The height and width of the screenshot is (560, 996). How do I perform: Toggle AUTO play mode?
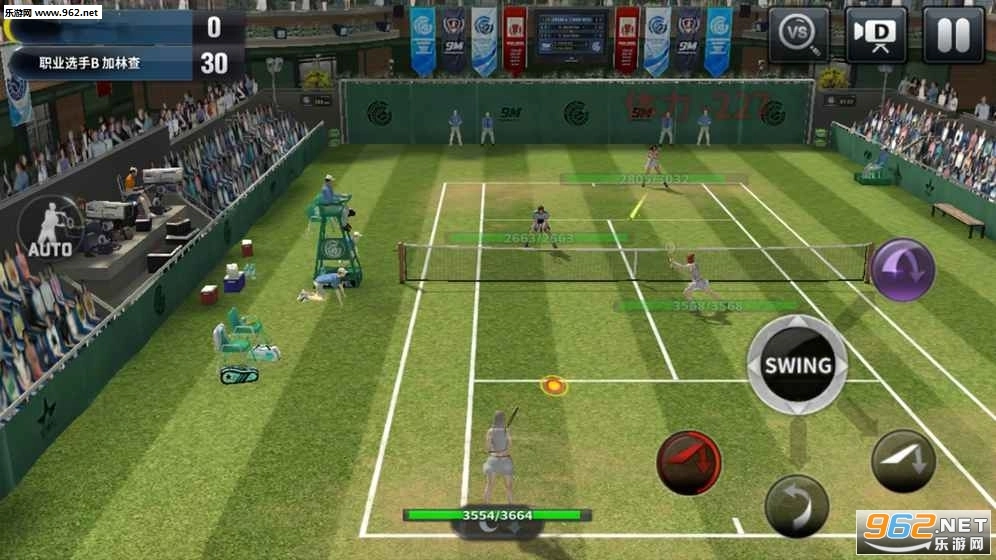click(x=50, y=227)
